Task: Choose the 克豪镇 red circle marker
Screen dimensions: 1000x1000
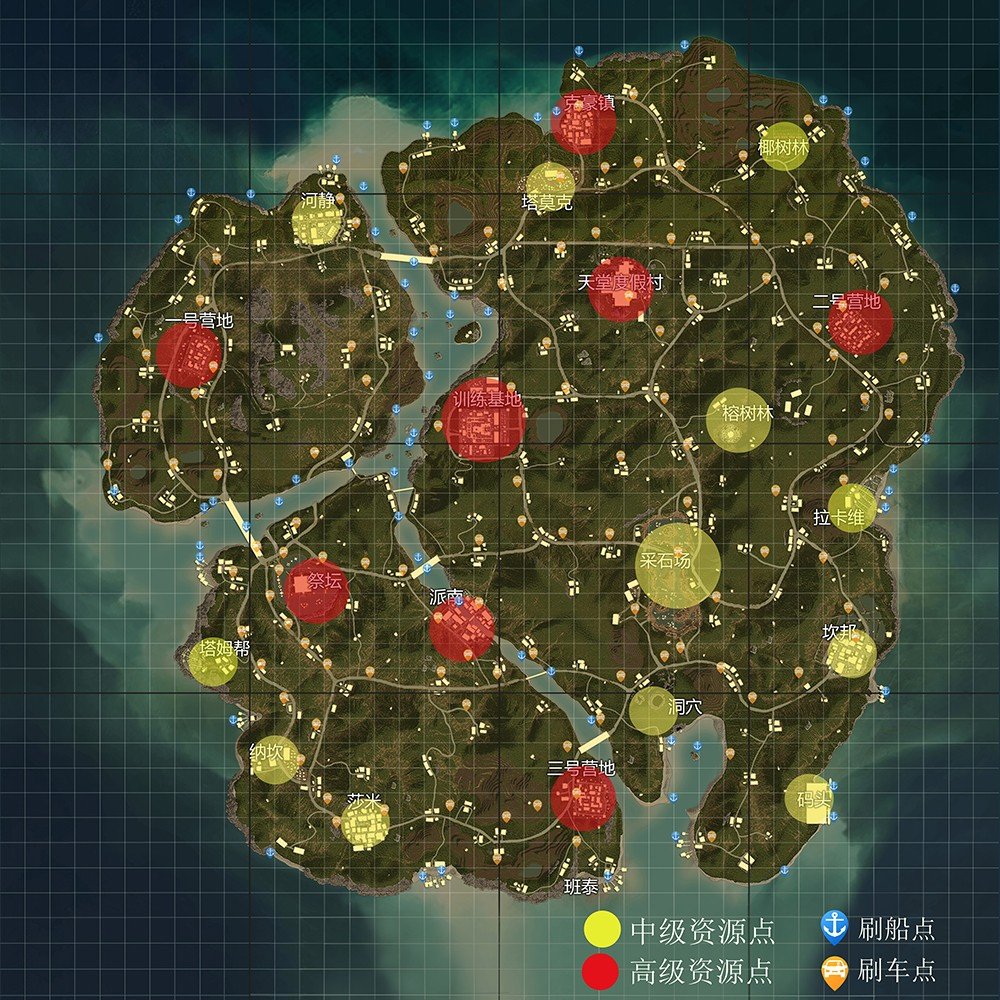Action: pyautogui.click(x=584, y=123)
